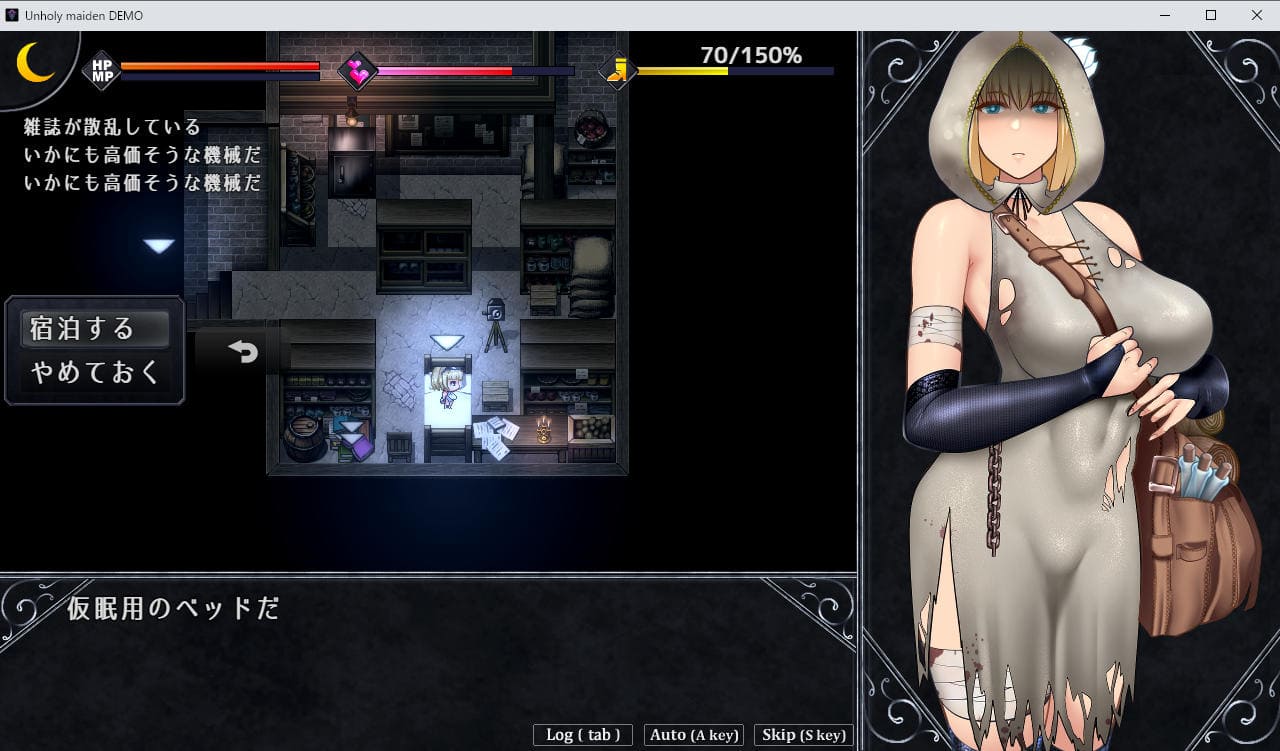Open the Log (tab) history
Image resolution: width=1280 pixels, height=751 pixels.
583,735
